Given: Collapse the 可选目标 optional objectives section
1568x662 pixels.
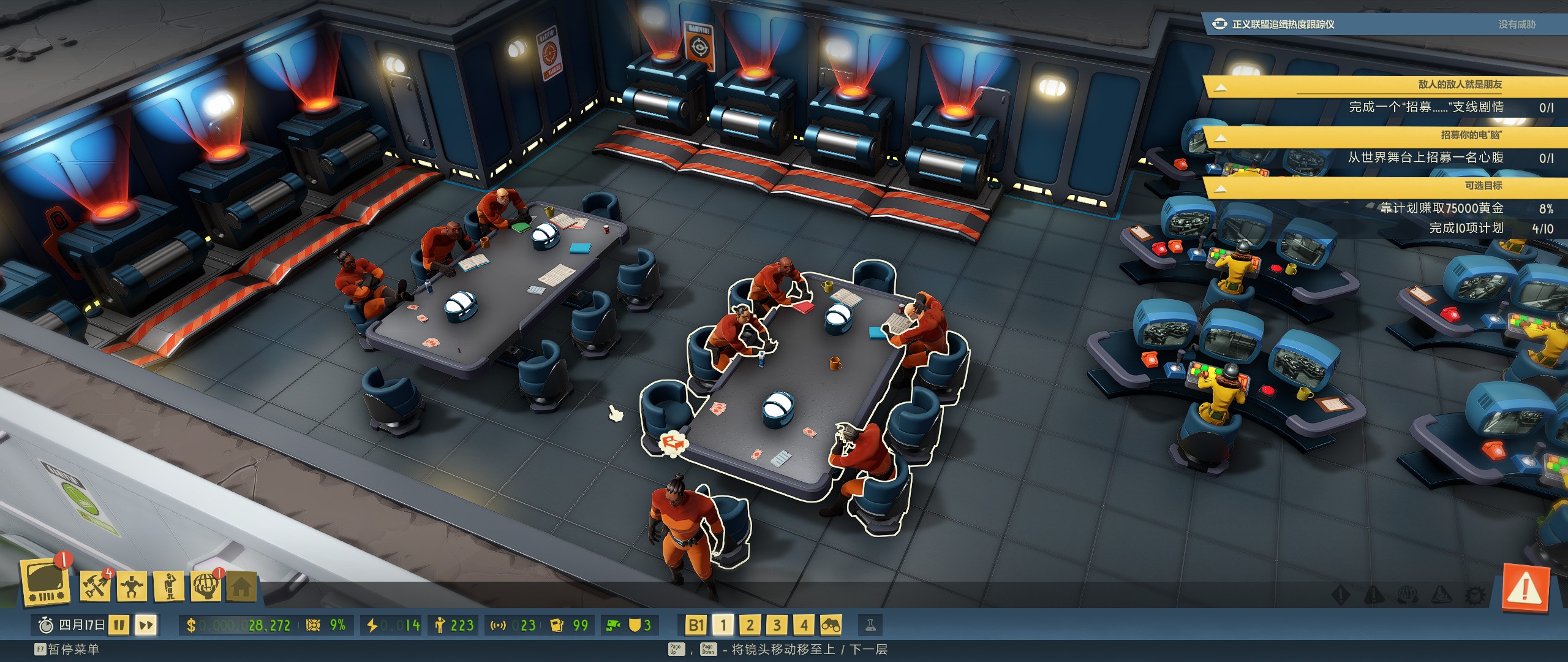Looking at the screenshot, I should click(x=1220, y=188).
